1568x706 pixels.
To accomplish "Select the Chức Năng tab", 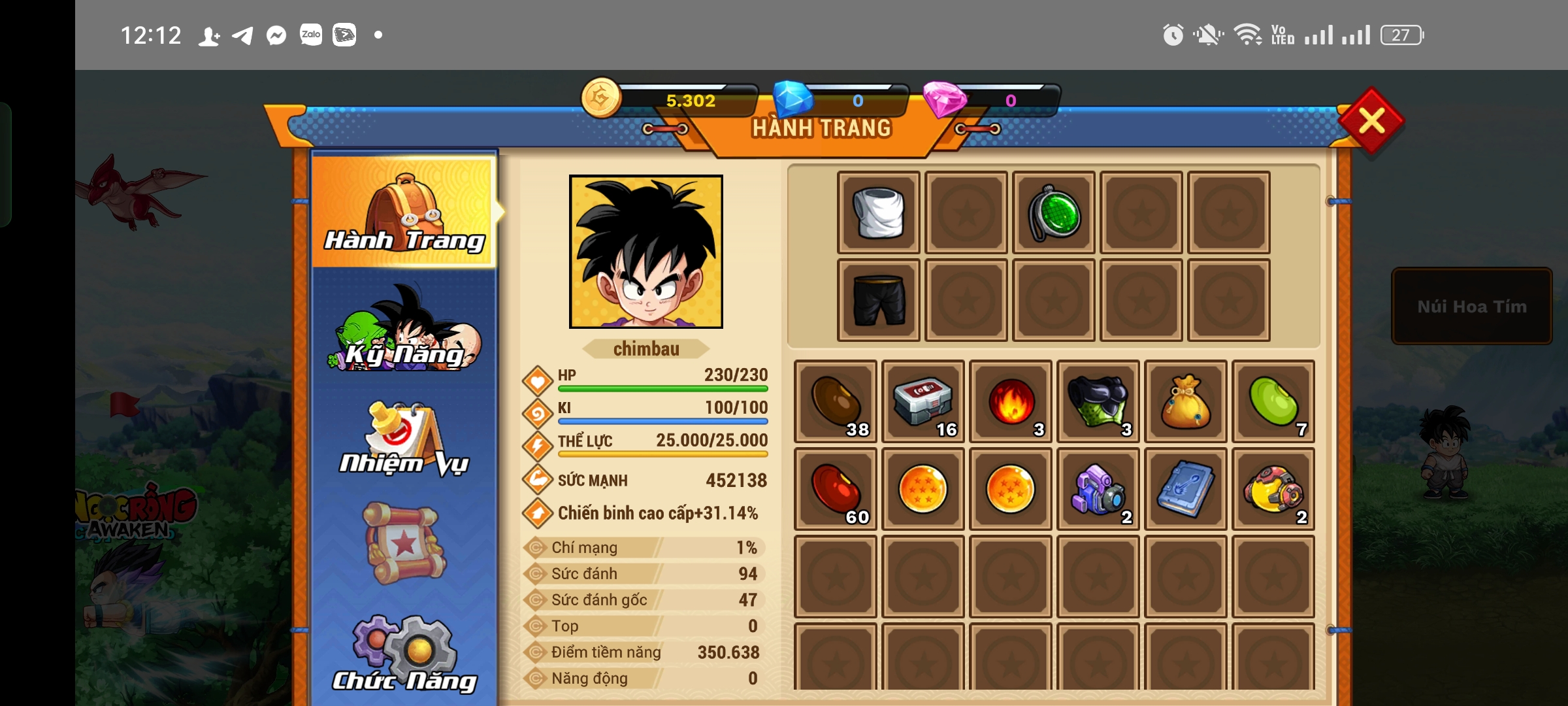I will coord(405,654).
